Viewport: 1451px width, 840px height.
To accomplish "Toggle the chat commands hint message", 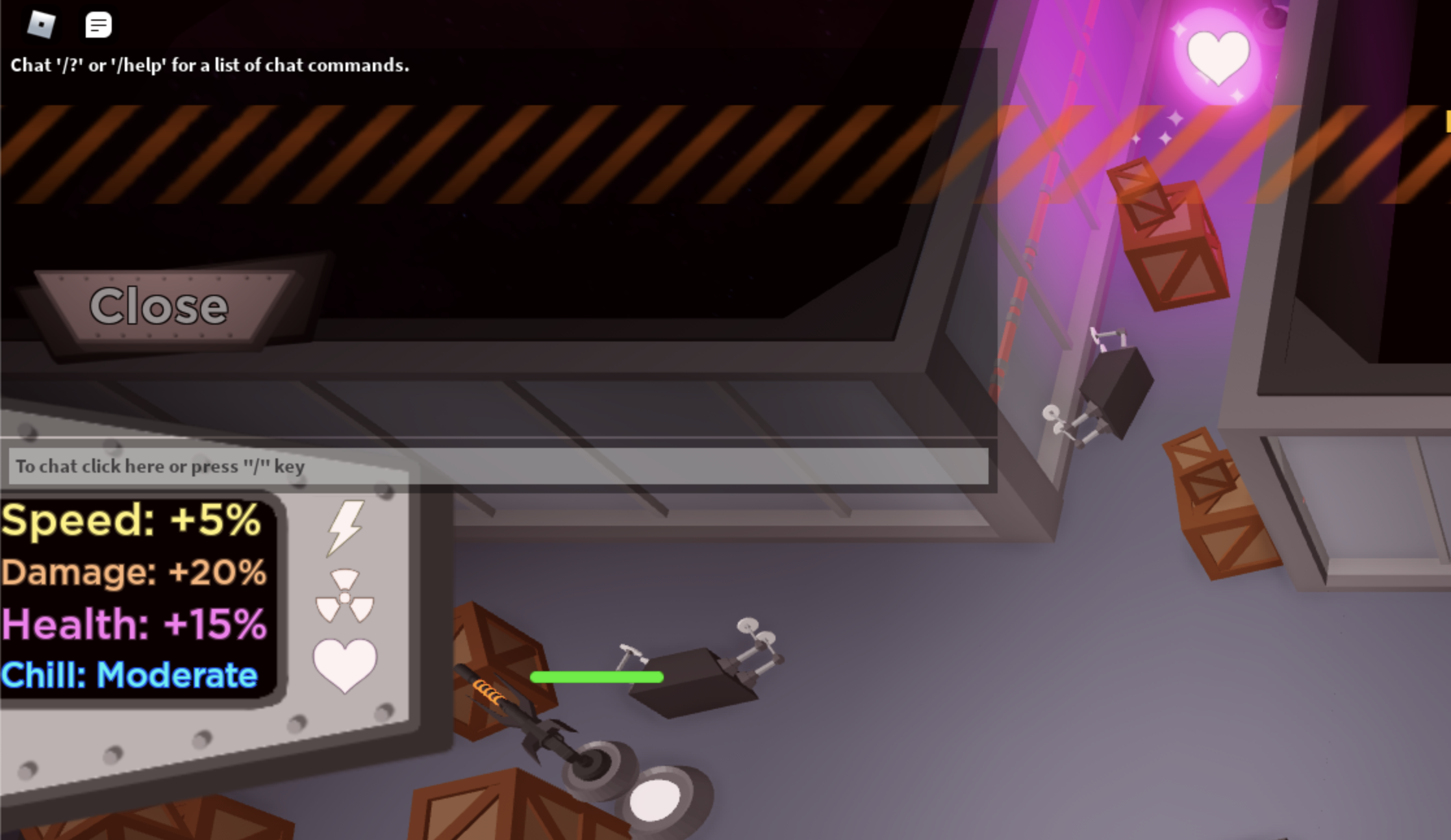I will tap(209, 65).
